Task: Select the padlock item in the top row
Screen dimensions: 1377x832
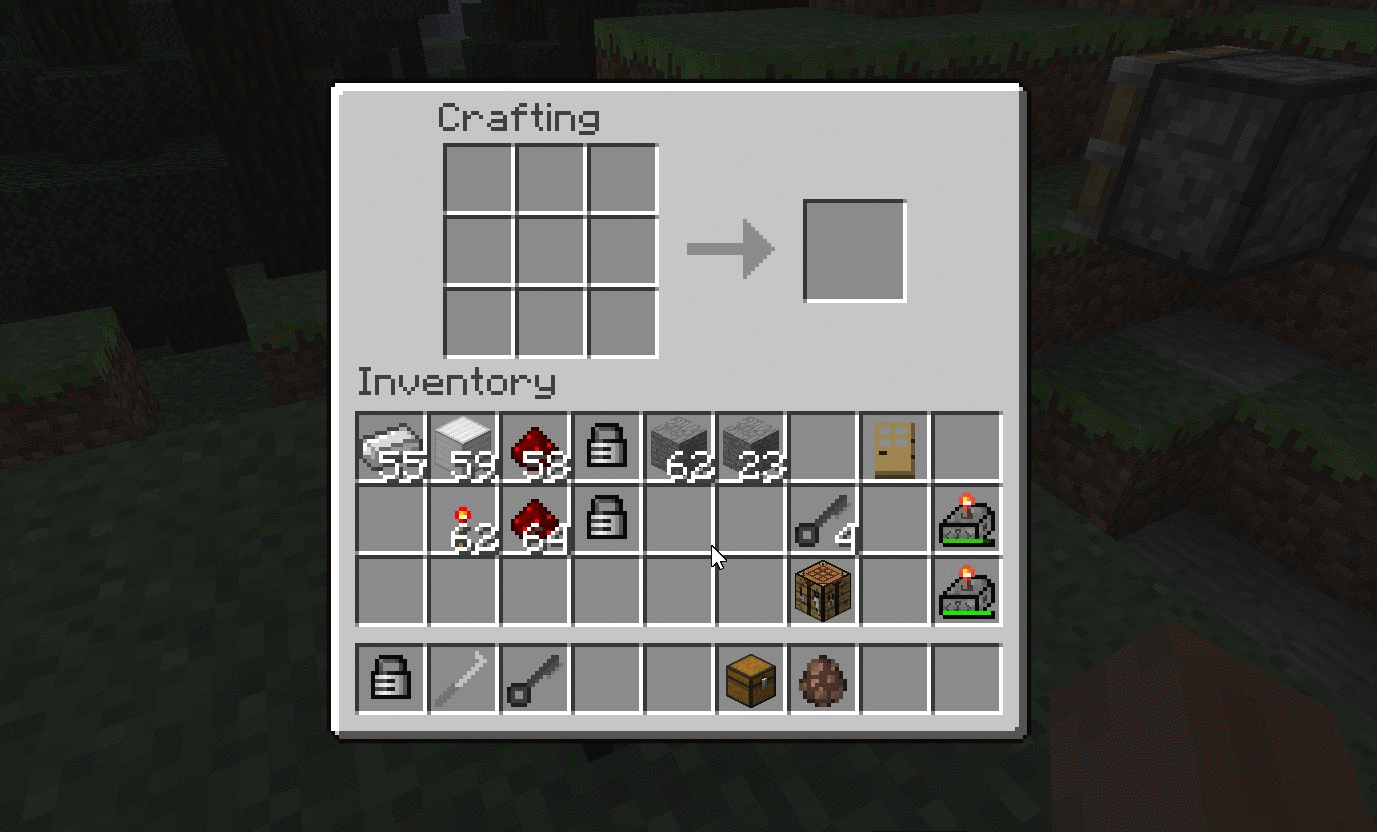Action: click(605, 445)
